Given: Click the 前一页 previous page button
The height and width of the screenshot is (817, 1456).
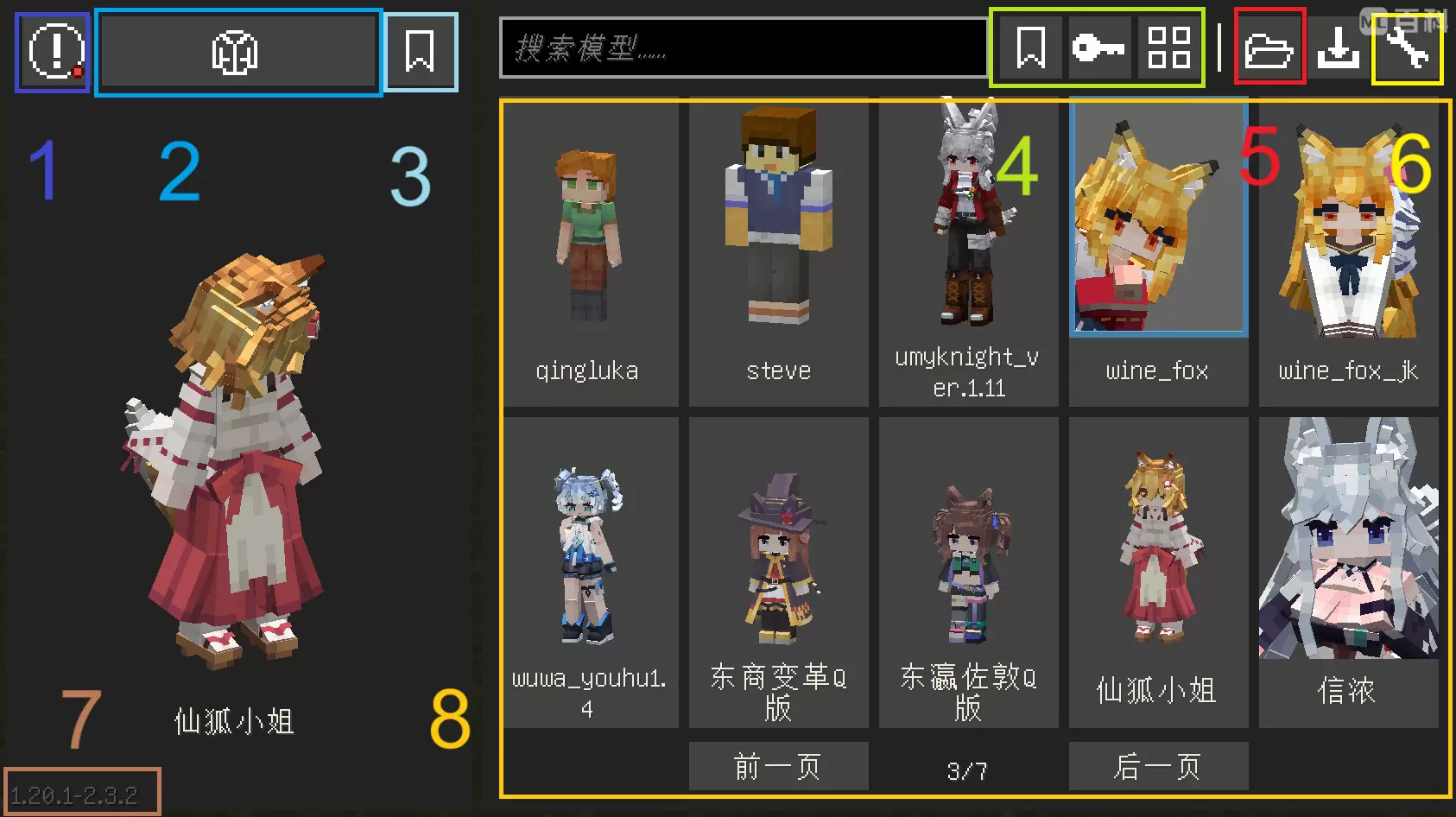Looking at the screenshot, I should coord(778,765).
